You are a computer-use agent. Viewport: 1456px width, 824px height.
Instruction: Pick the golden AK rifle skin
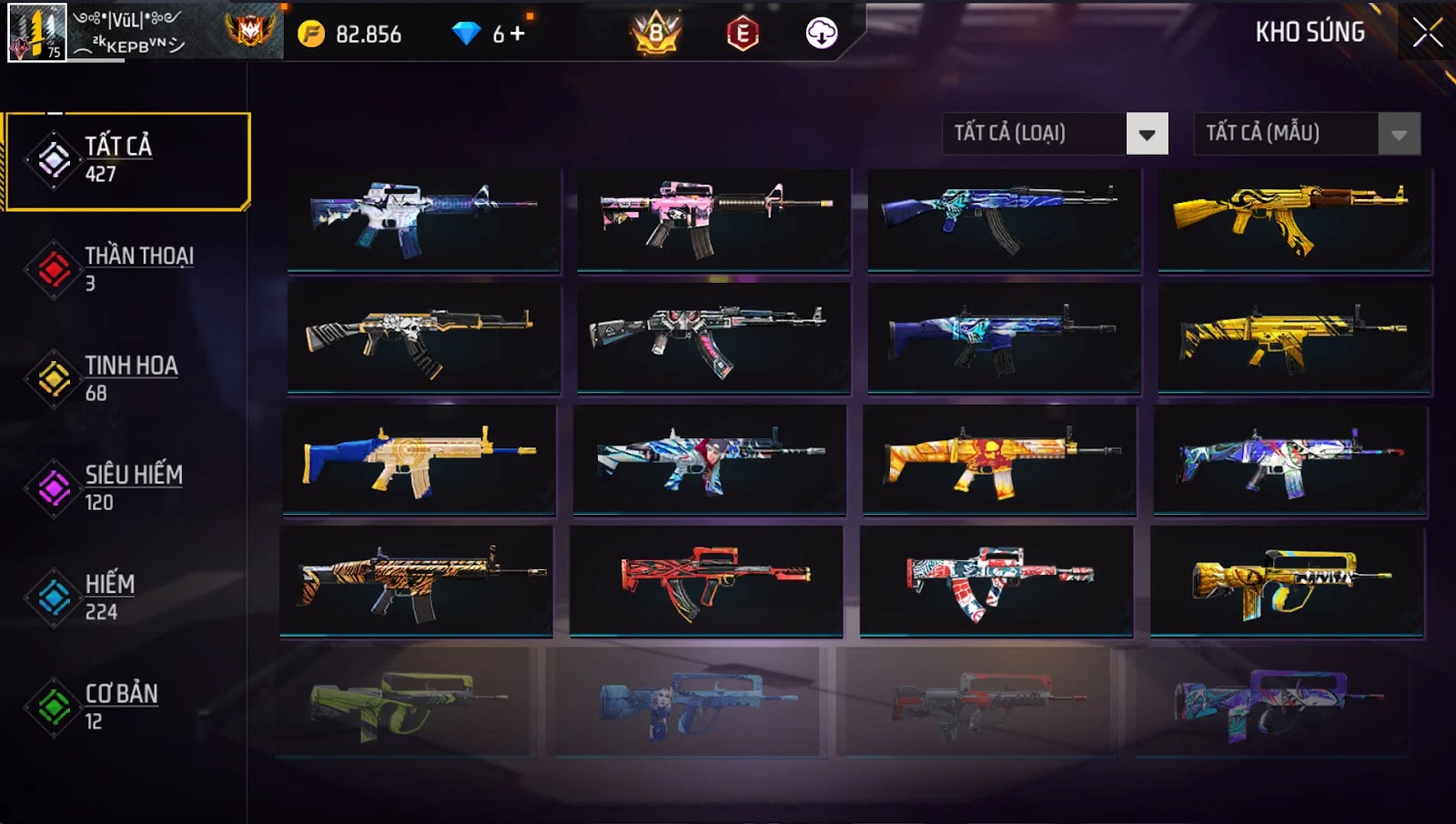pos(1294,219)
